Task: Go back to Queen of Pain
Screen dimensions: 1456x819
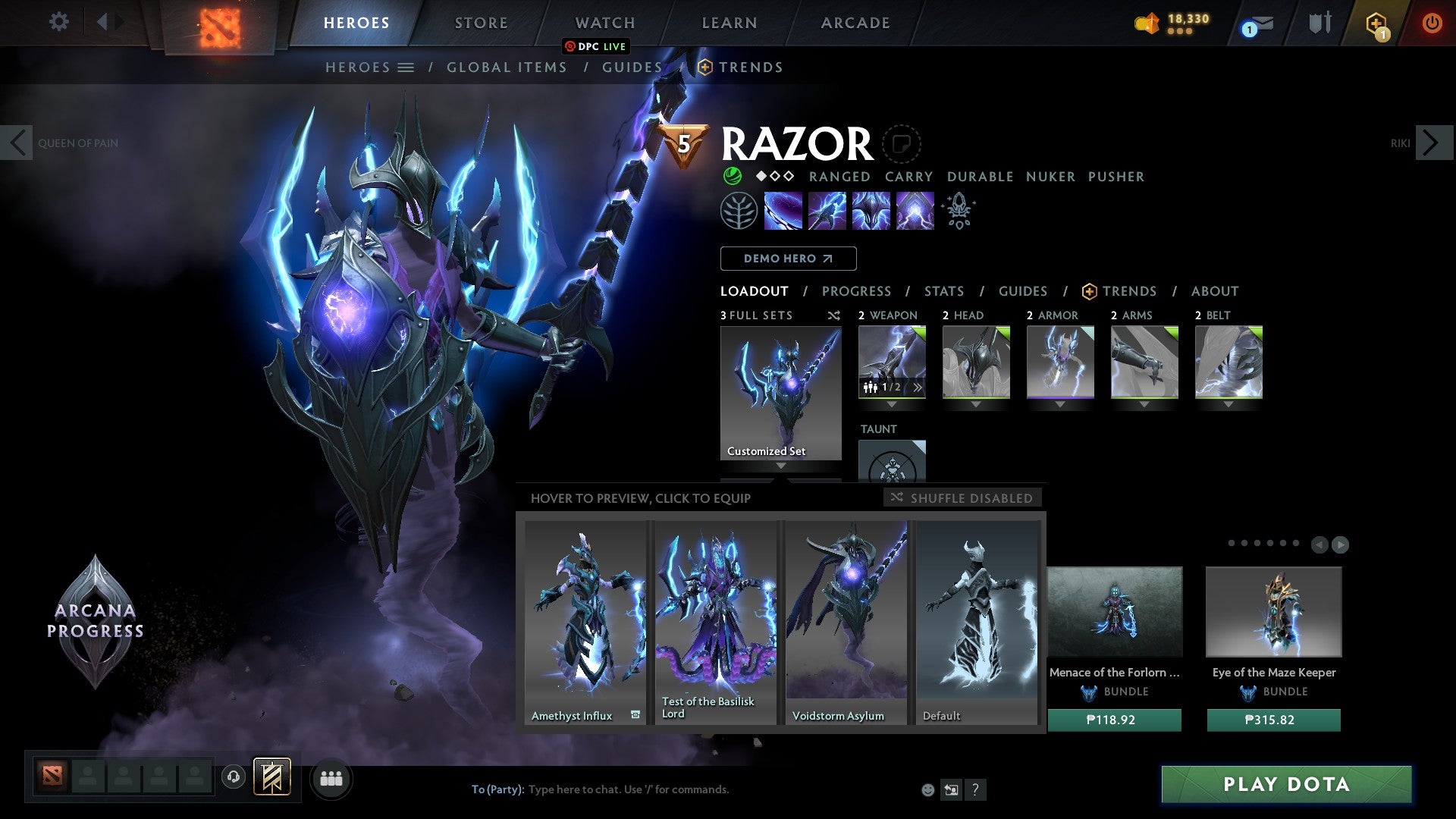Action: [x=17, y=142]
